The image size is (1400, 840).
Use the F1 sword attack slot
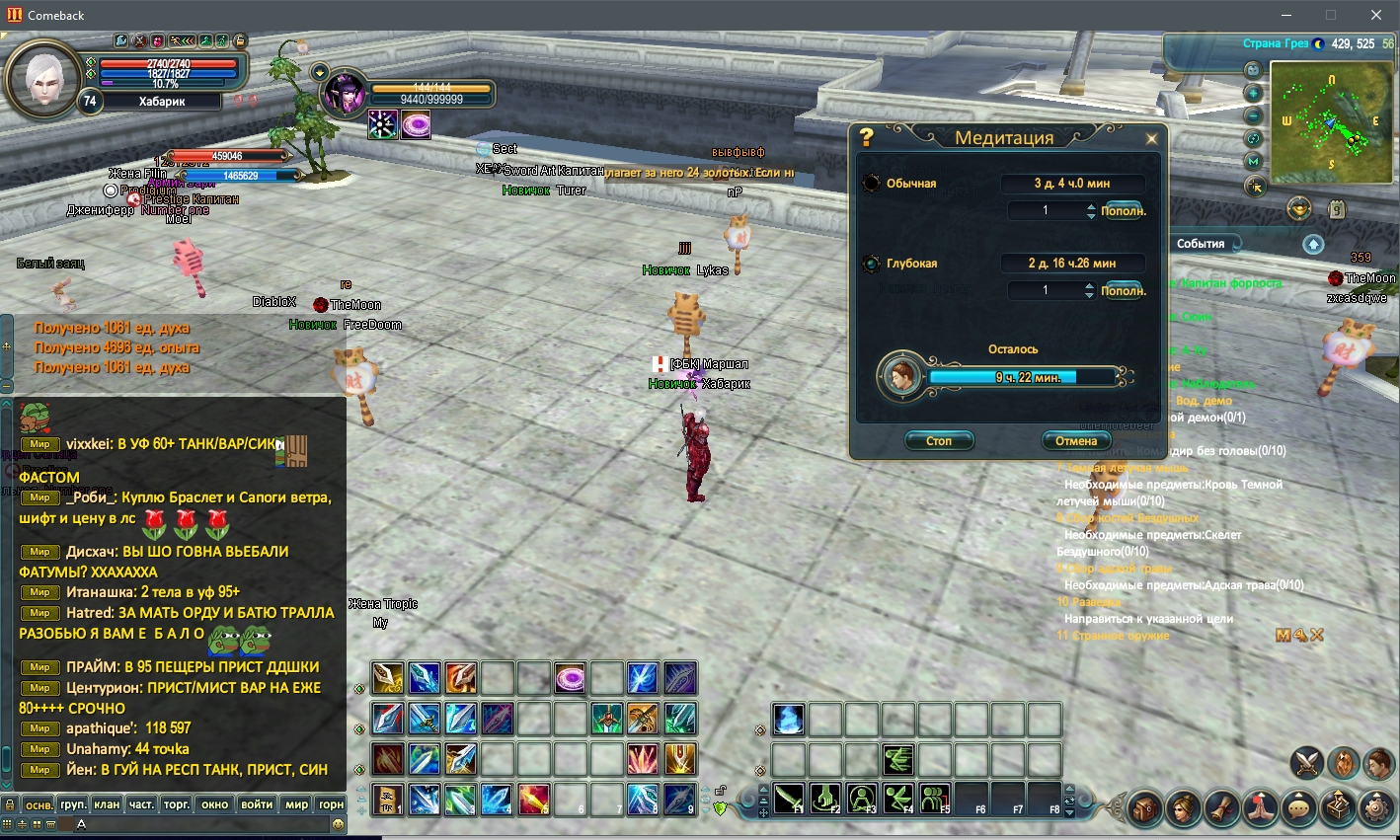pyautogui.click(x=789, y=798)
